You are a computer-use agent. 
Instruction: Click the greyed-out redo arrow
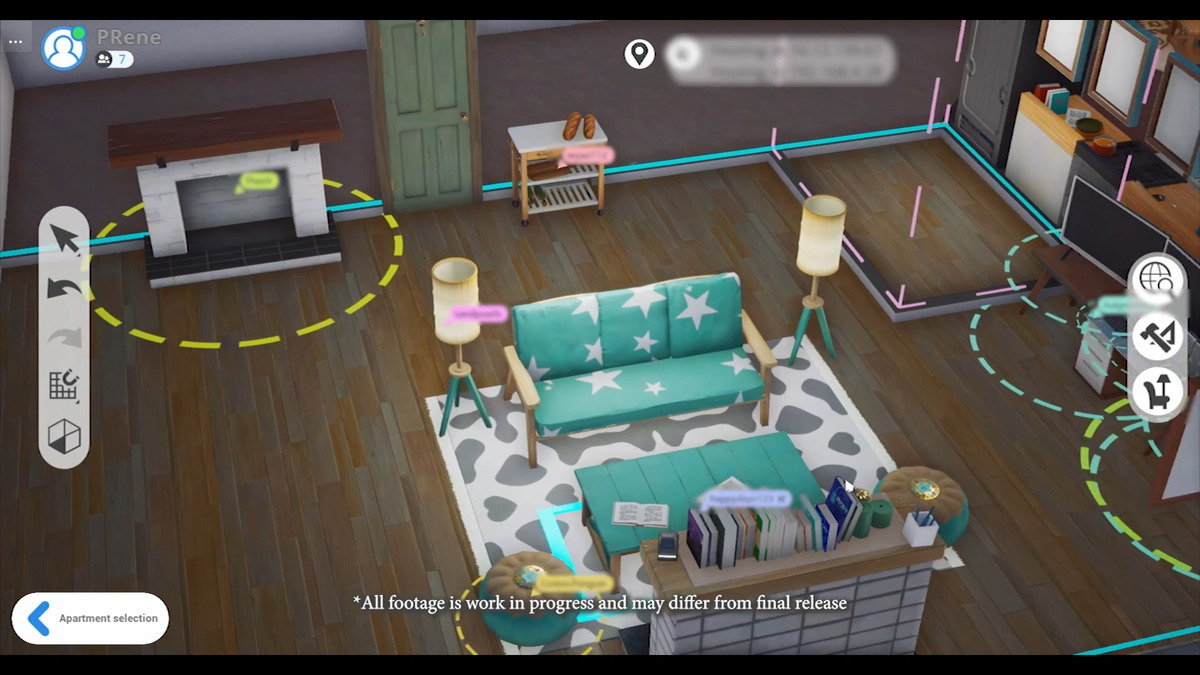65,337
